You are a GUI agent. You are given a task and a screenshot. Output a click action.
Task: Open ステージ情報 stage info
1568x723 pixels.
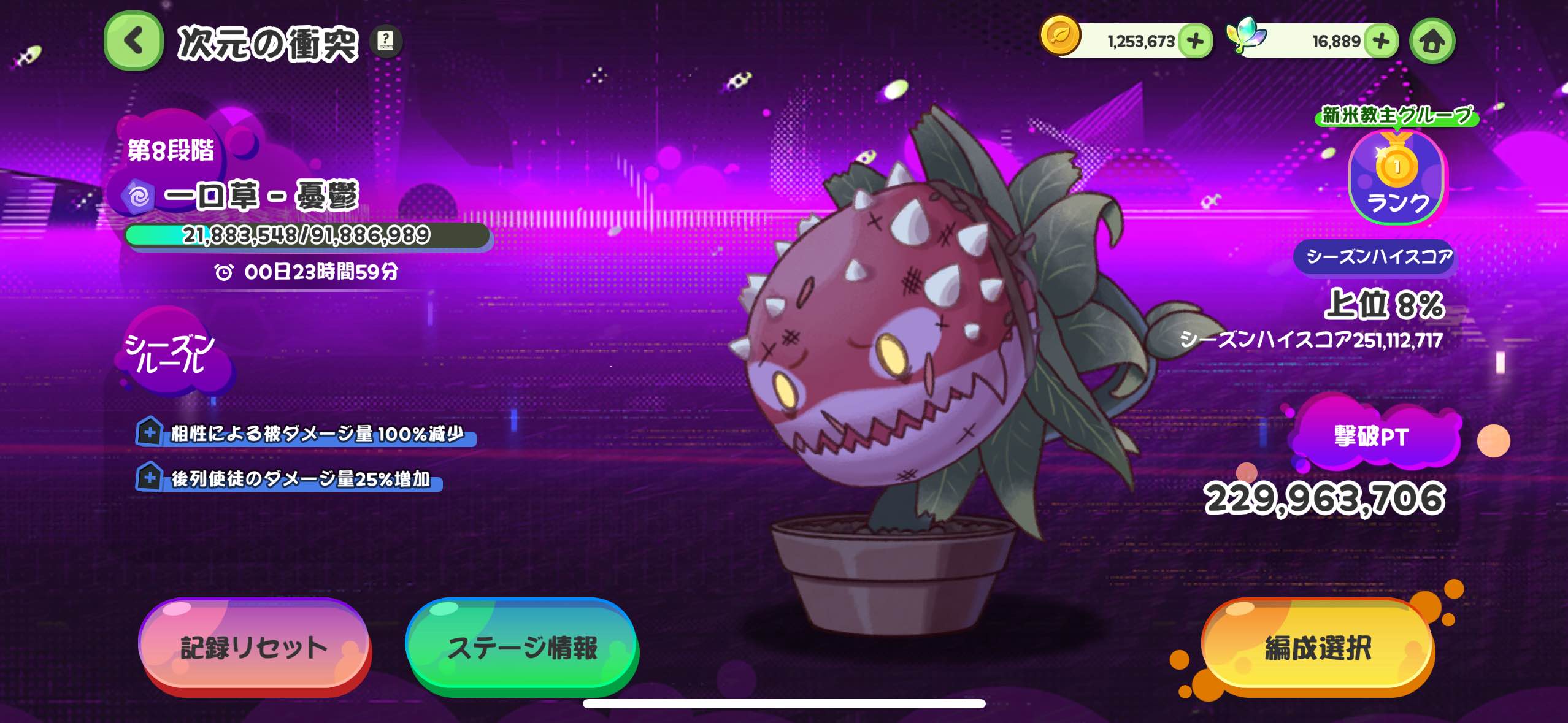coord(522,647)
